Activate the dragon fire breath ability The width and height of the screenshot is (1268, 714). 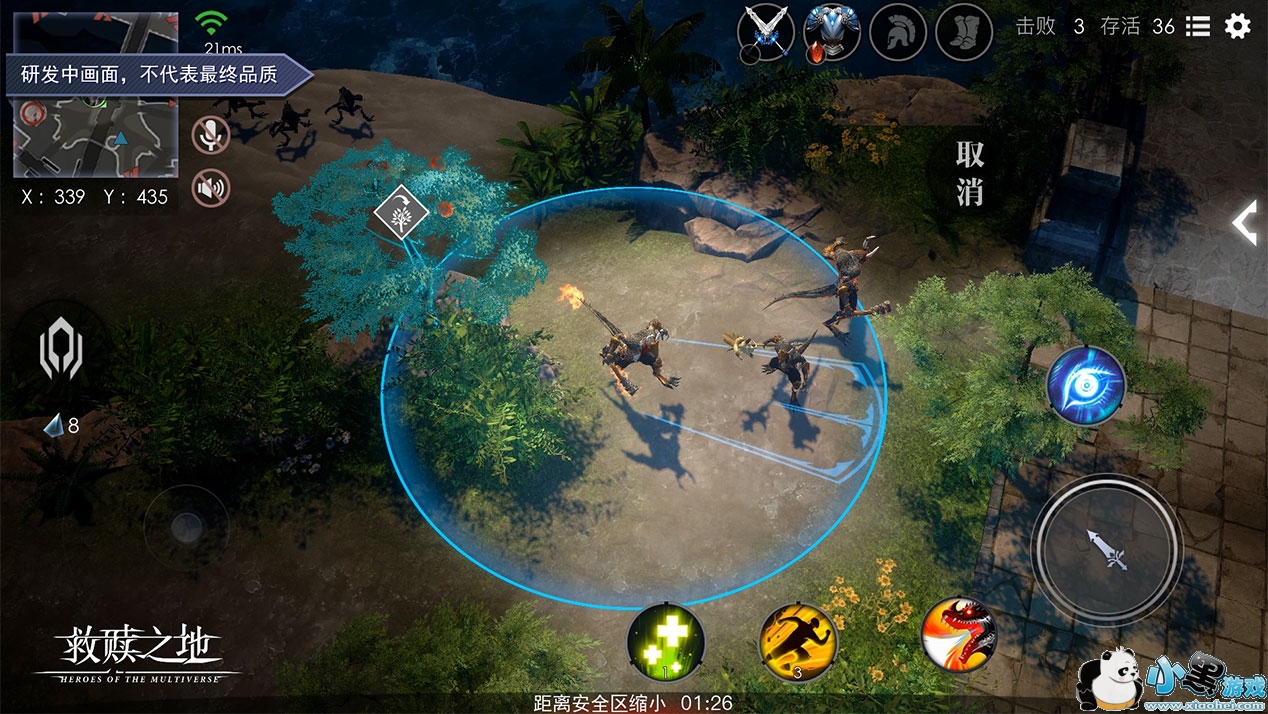point(957,634)
